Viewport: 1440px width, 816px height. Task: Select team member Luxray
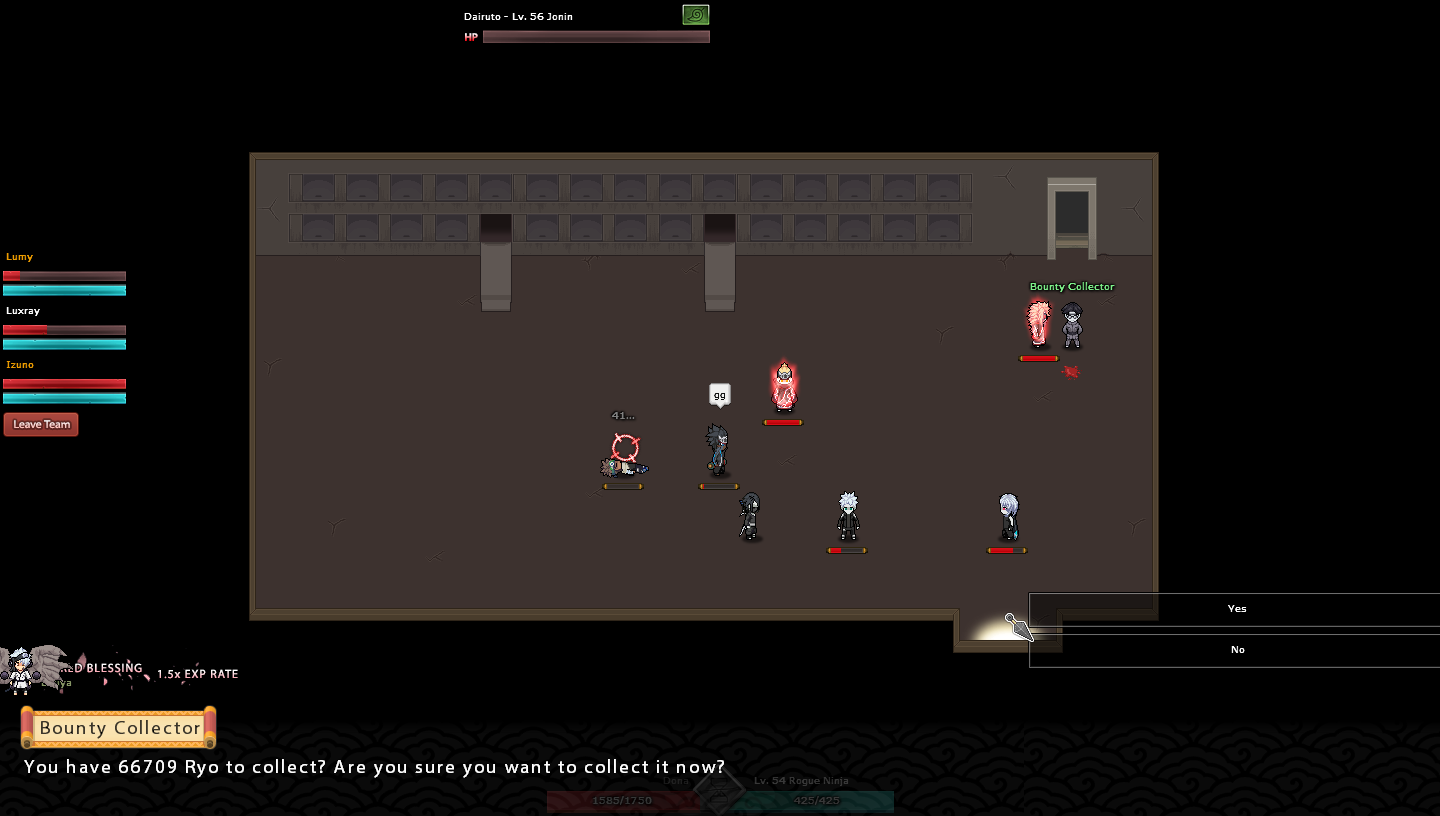[23, 311]
